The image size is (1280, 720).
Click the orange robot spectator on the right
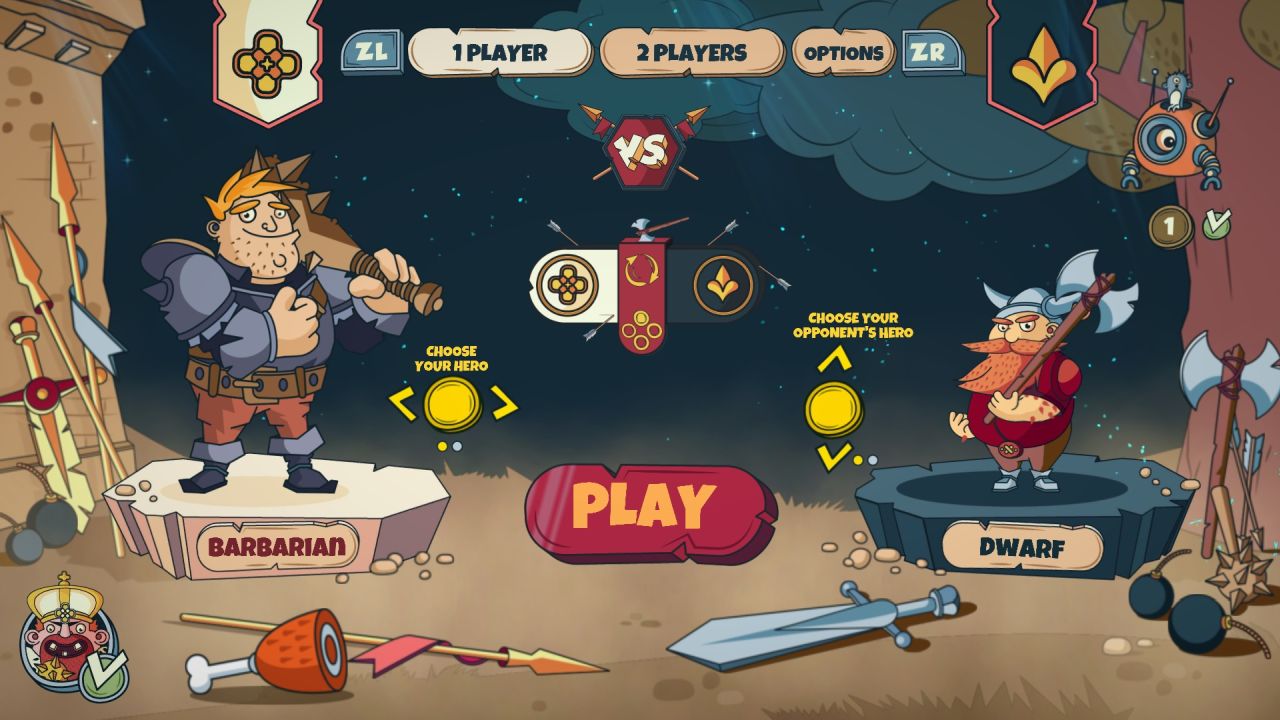(x=1165, y=140)
